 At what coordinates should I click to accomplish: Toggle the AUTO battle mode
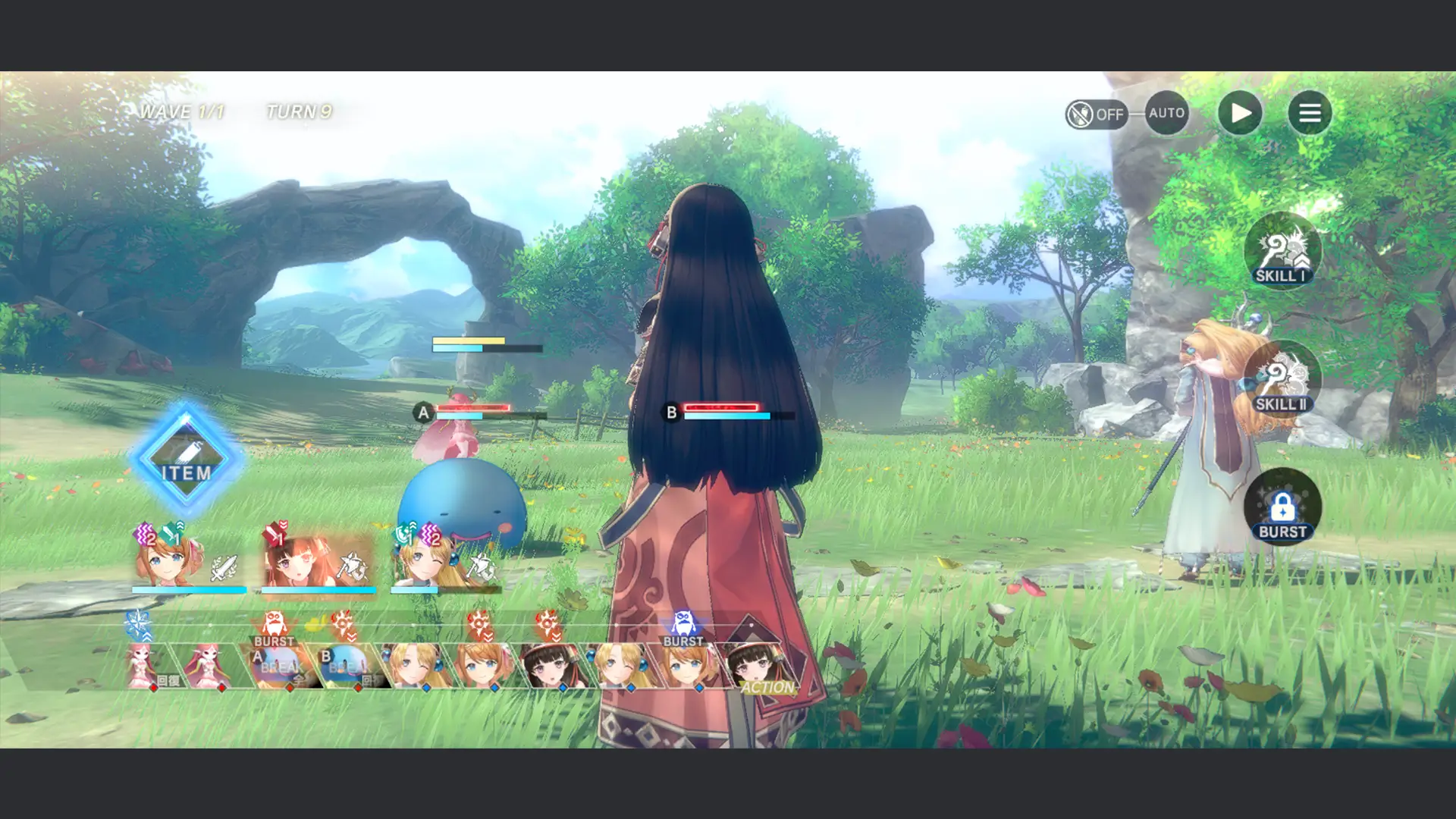click(1166, 113)
